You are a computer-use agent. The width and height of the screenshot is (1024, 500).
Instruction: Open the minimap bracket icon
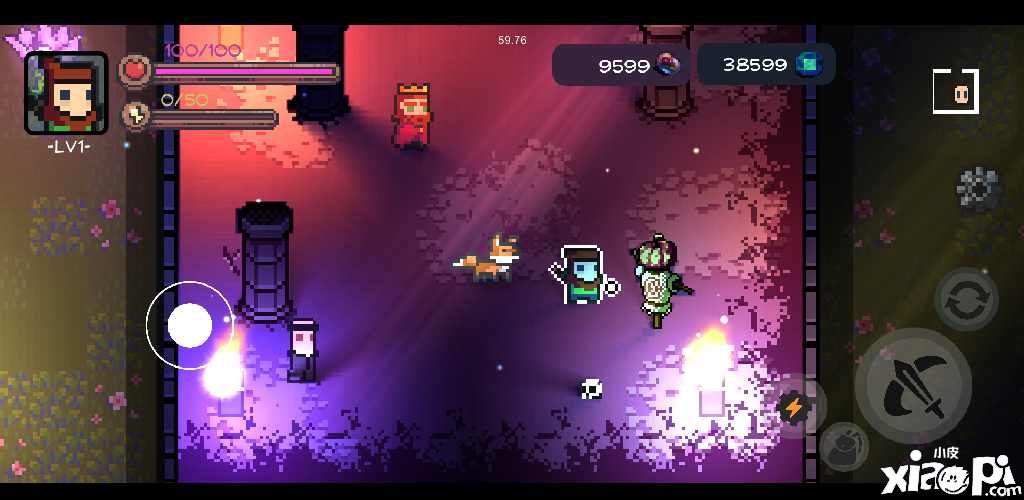[x=955, y=92]
